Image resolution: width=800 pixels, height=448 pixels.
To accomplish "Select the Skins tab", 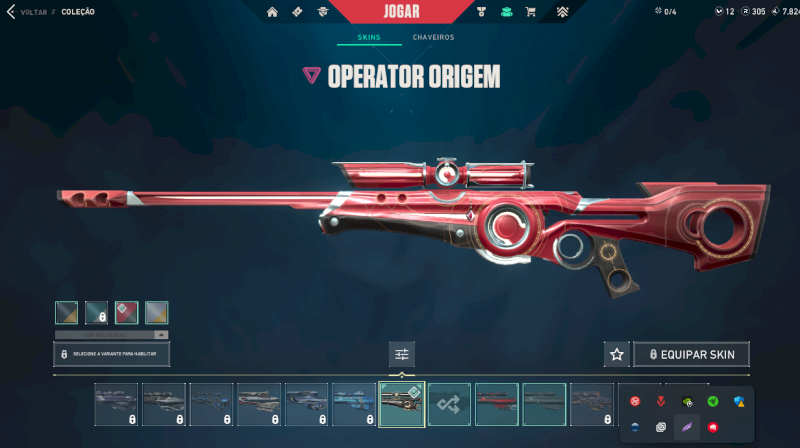I will (368, 38).
